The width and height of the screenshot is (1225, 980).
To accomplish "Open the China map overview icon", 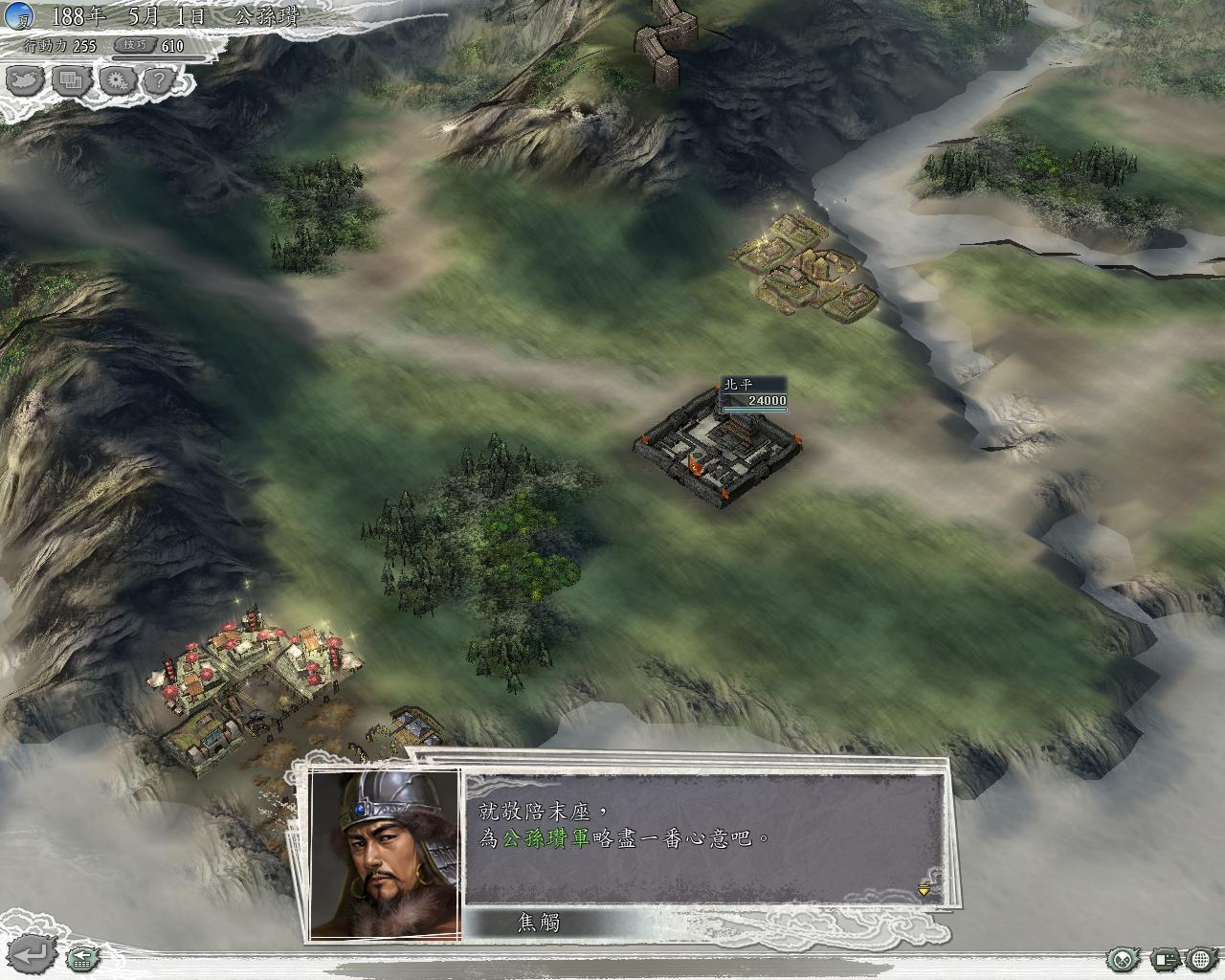I will (x=26, y=81).
